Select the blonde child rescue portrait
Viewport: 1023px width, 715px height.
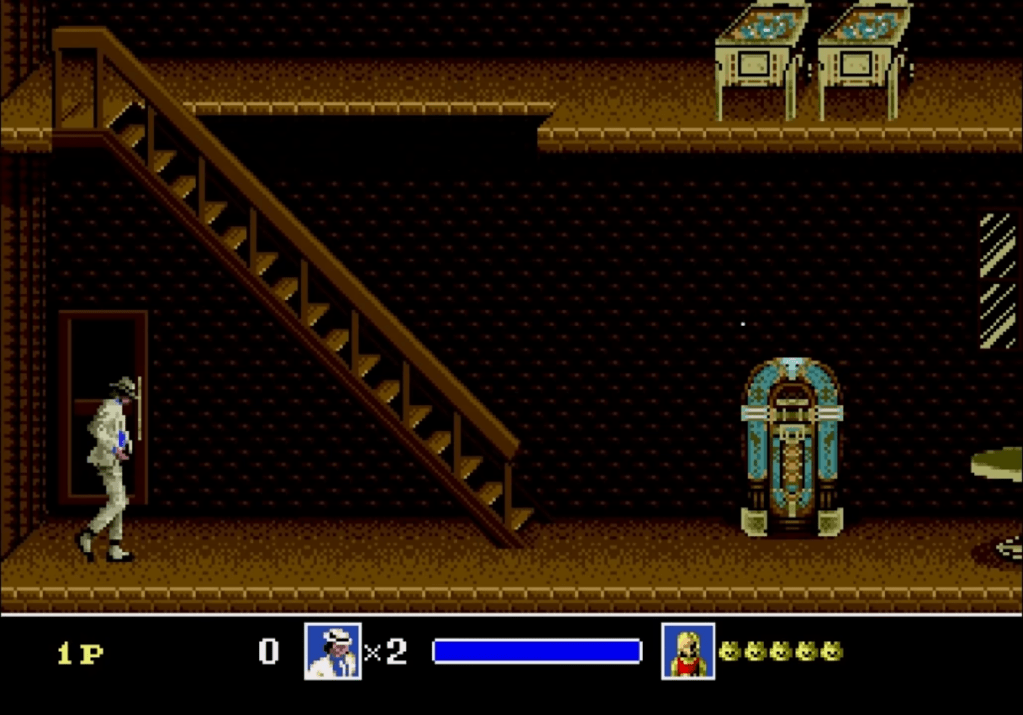(x=688, y=651)
